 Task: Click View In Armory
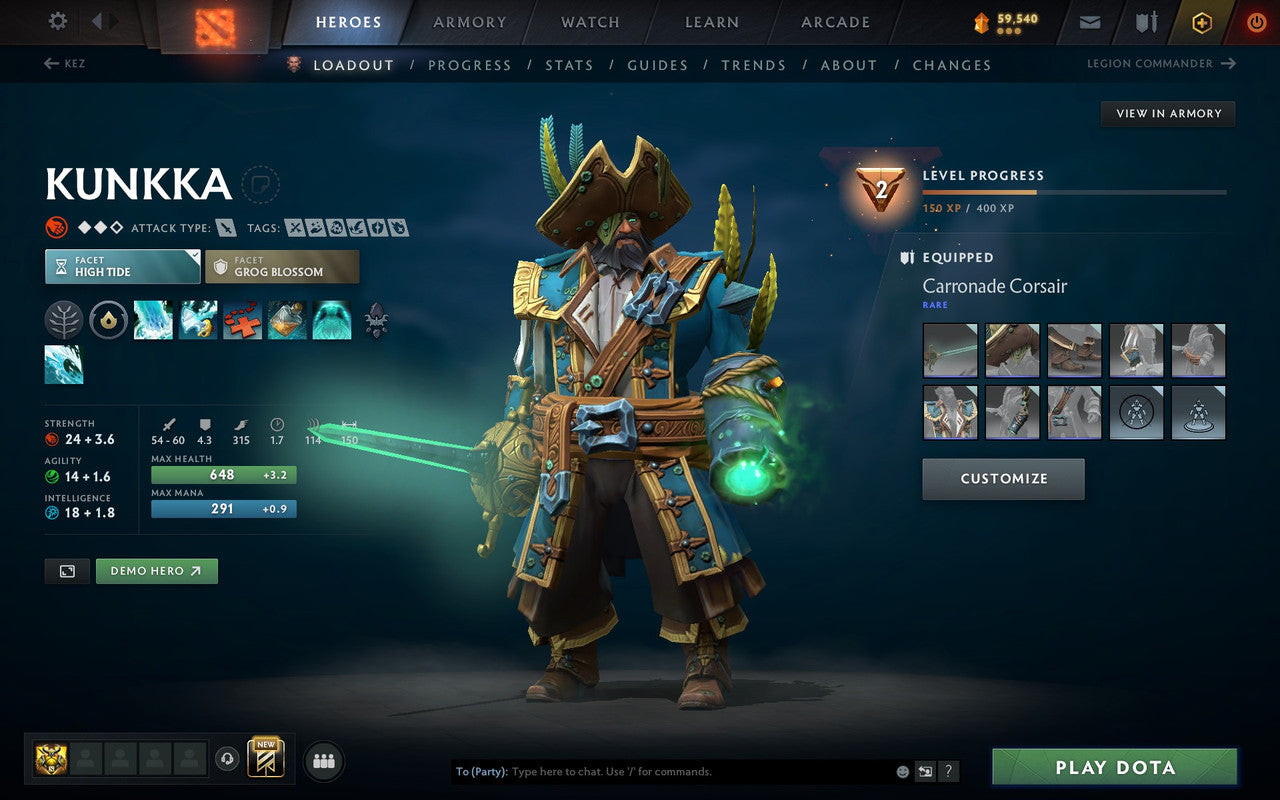coord(1167,113)
